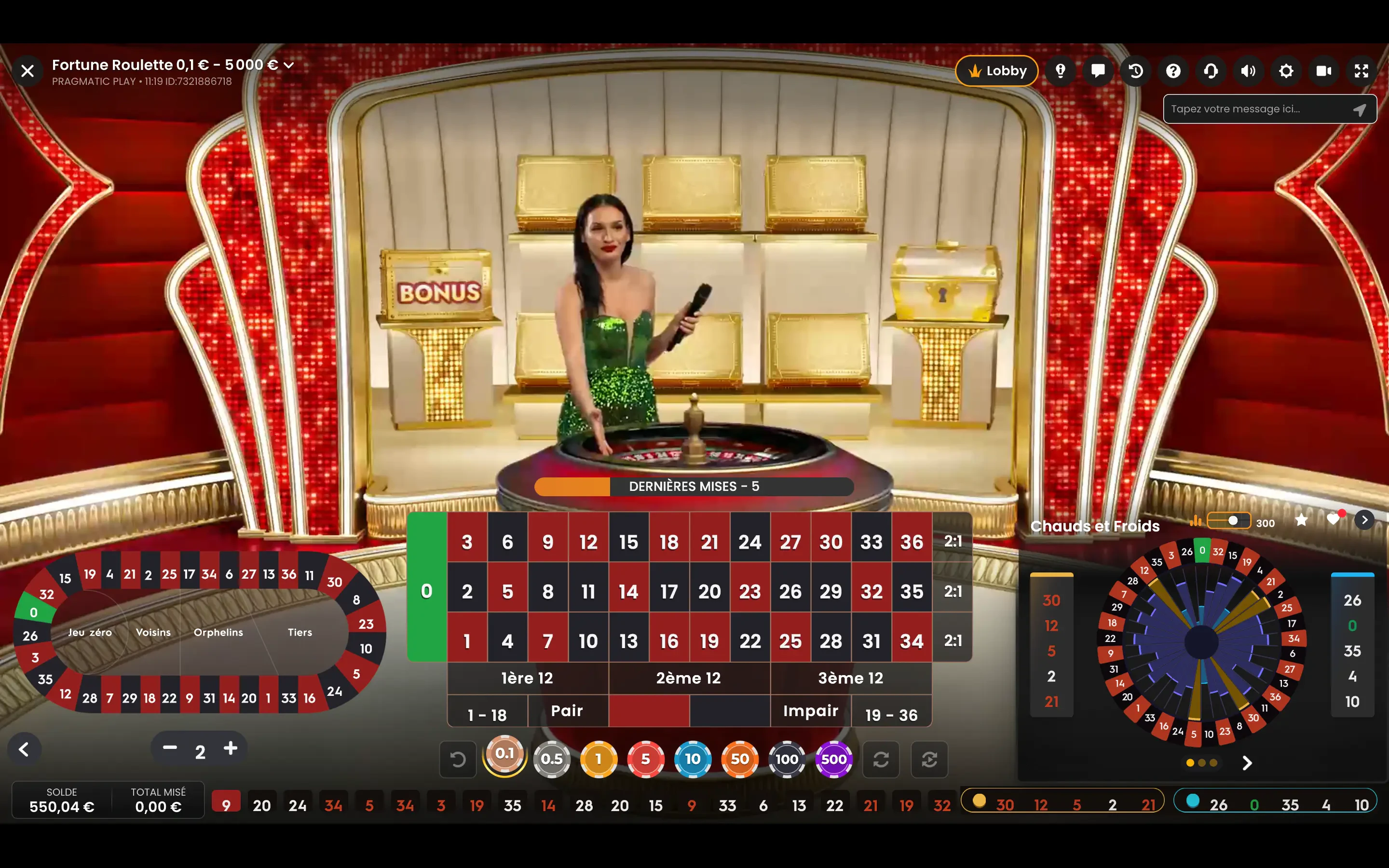
Task: Bet on the 2ème 12 dozen
Action: click(x=688, y=678)
